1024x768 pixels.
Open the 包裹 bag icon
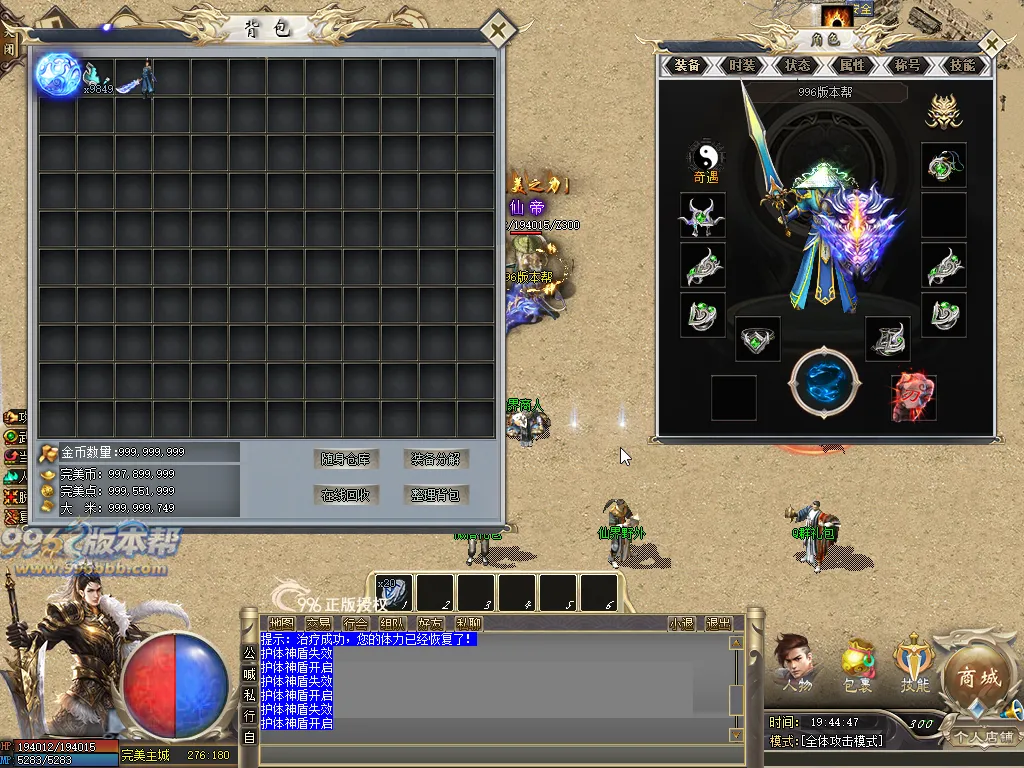[x=857, y=664]
